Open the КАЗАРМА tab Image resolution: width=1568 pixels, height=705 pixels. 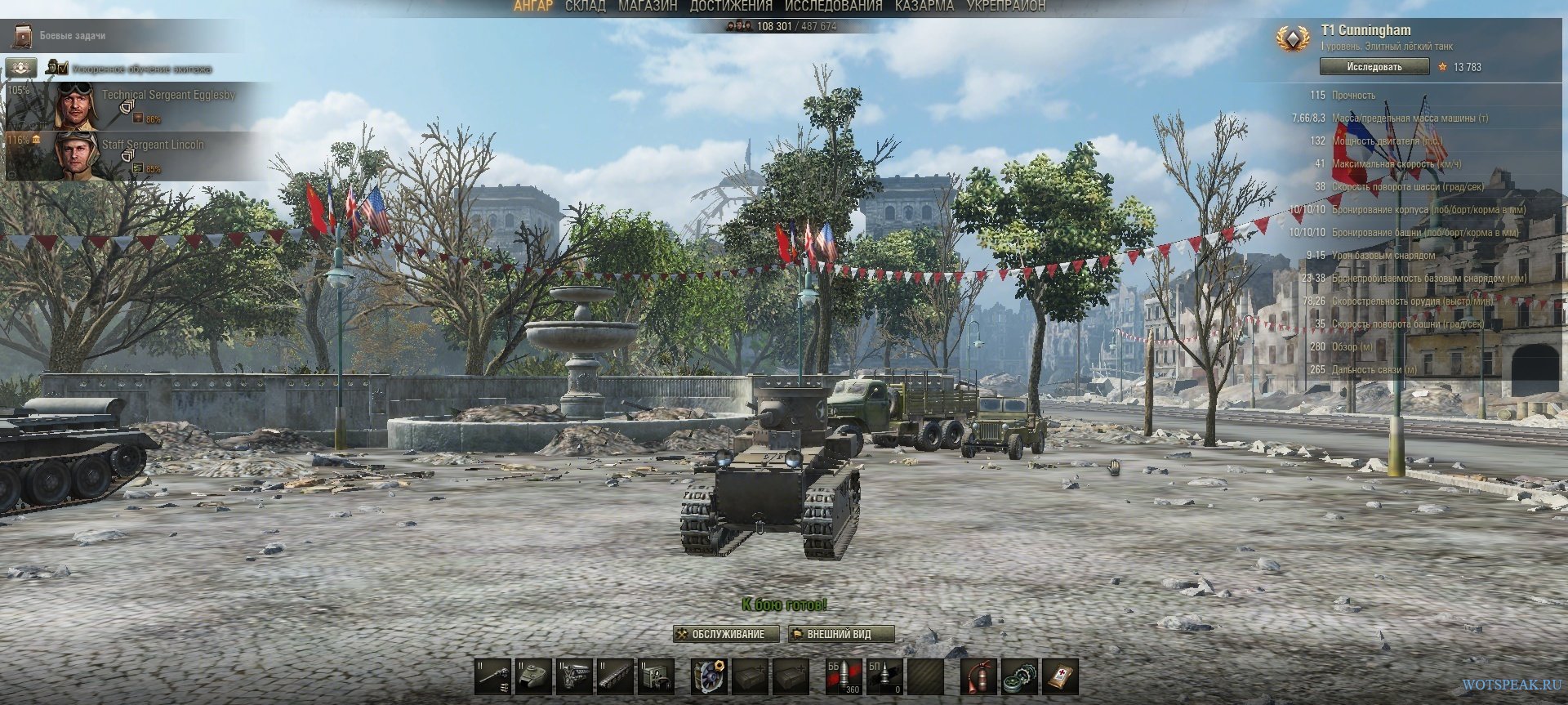point(924,7)
